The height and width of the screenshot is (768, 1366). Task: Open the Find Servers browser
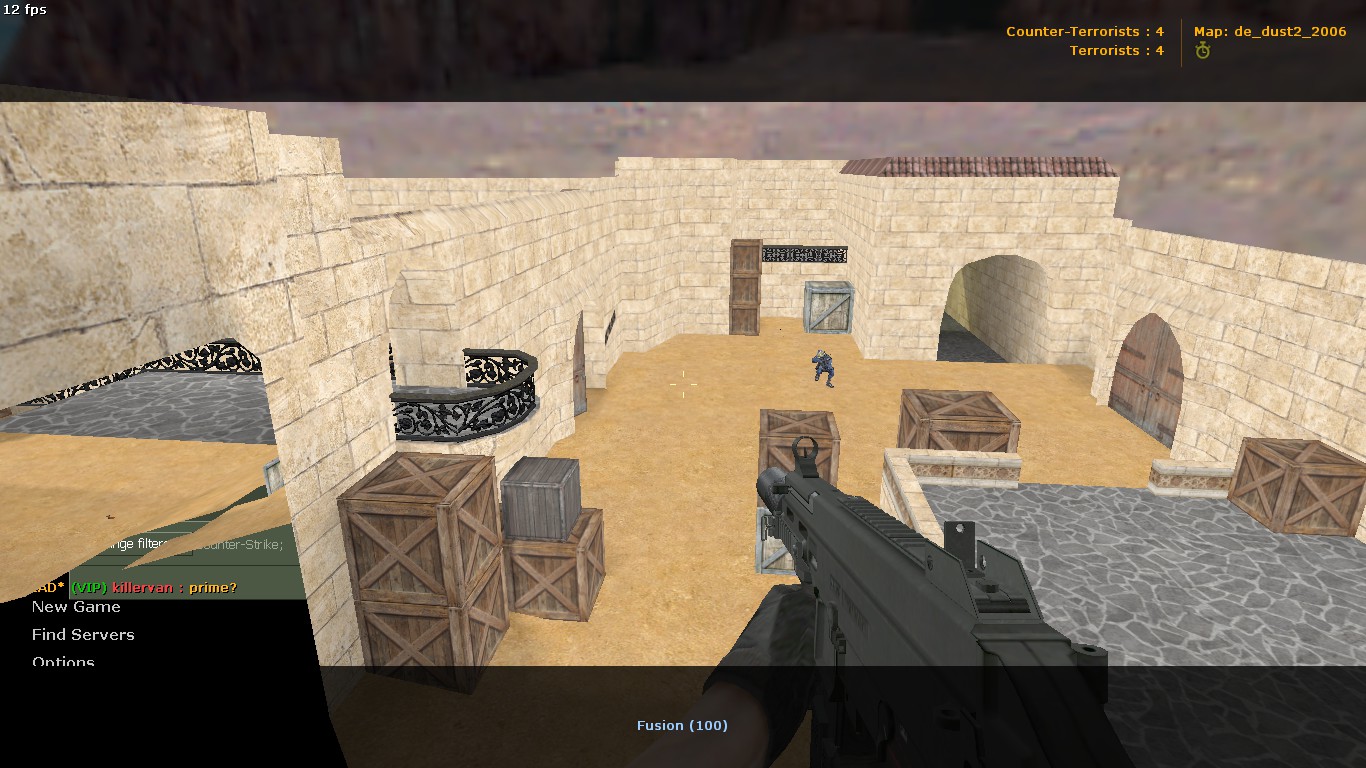tap(83, 635)
